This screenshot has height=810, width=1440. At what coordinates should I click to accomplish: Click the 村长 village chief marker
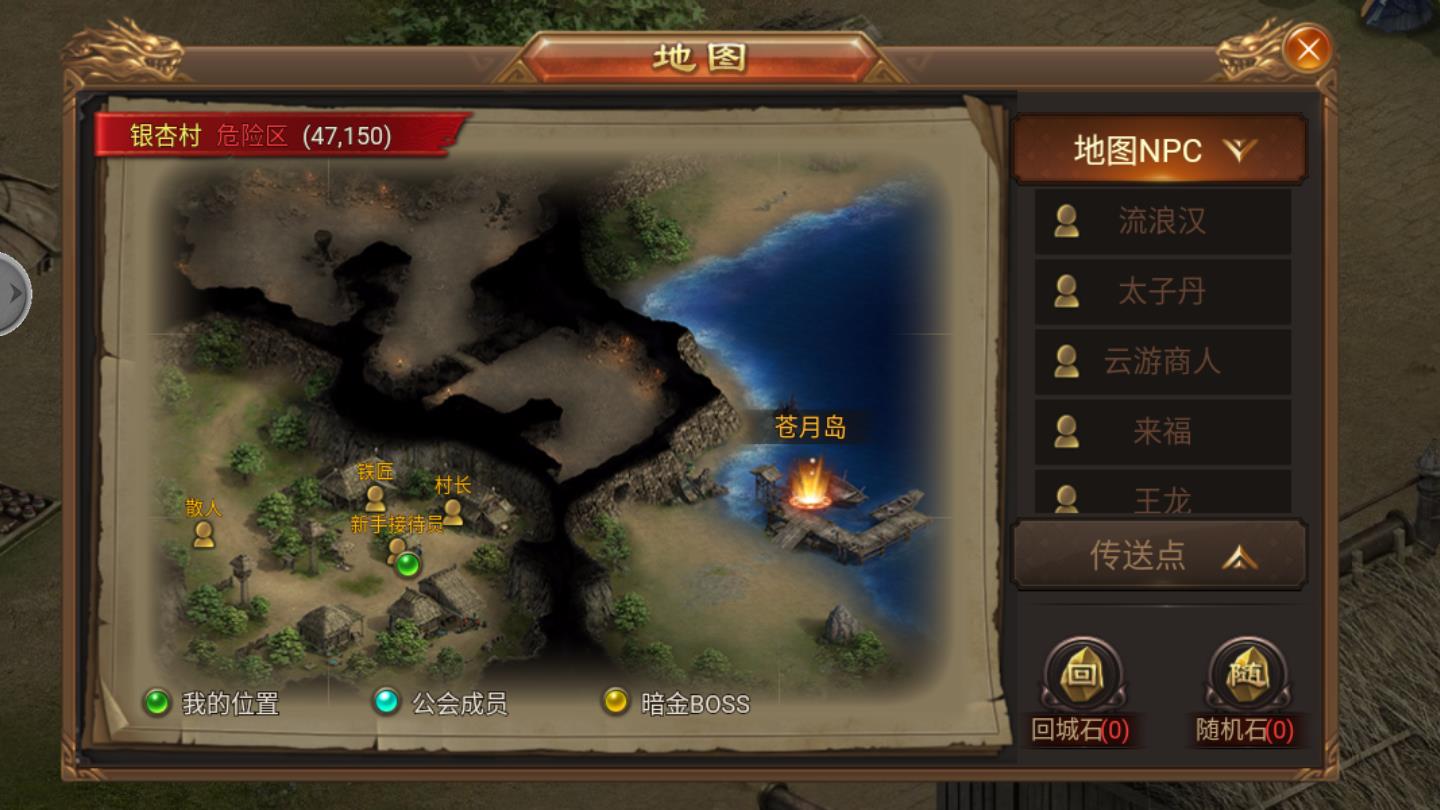click(x=455, y=514)
